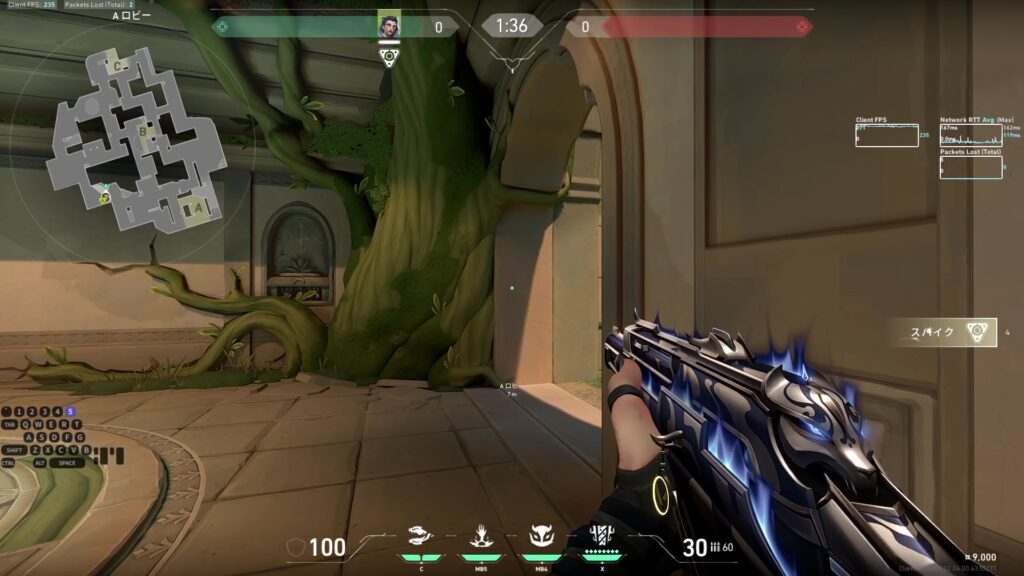Select site B marker on the minimap
The width and height of the screenshot is (1024, 576).
pos(143,130)
